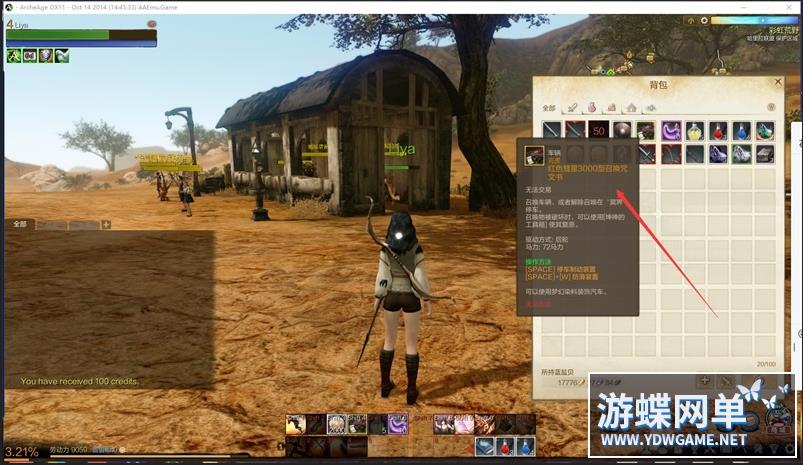Select the grey stone block in backpack
Viewport: 803px width, 465px height.
(x=765, y=153)
